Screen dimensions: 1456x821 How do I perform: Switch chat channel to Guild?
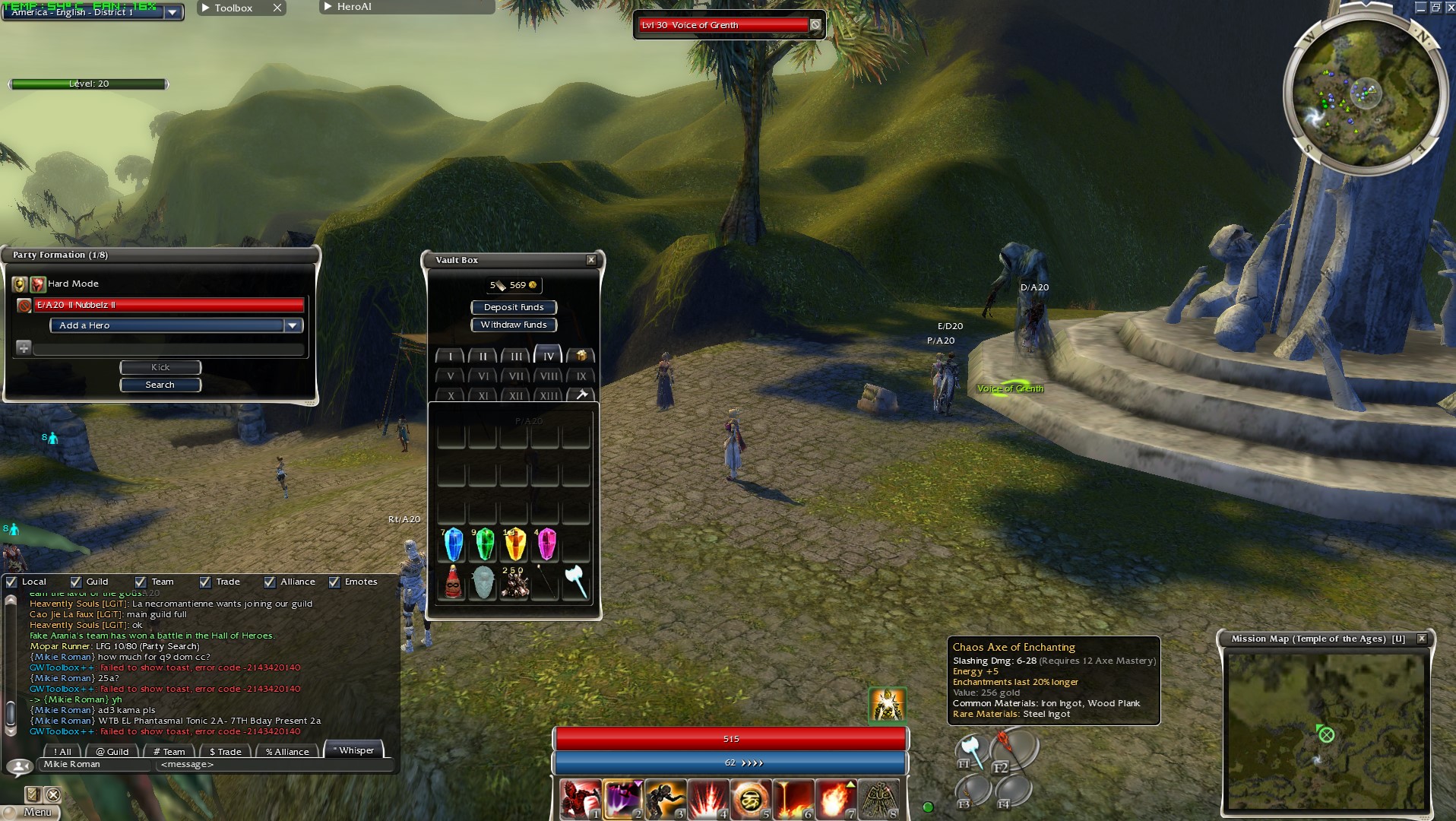click(x=112, y=751)
